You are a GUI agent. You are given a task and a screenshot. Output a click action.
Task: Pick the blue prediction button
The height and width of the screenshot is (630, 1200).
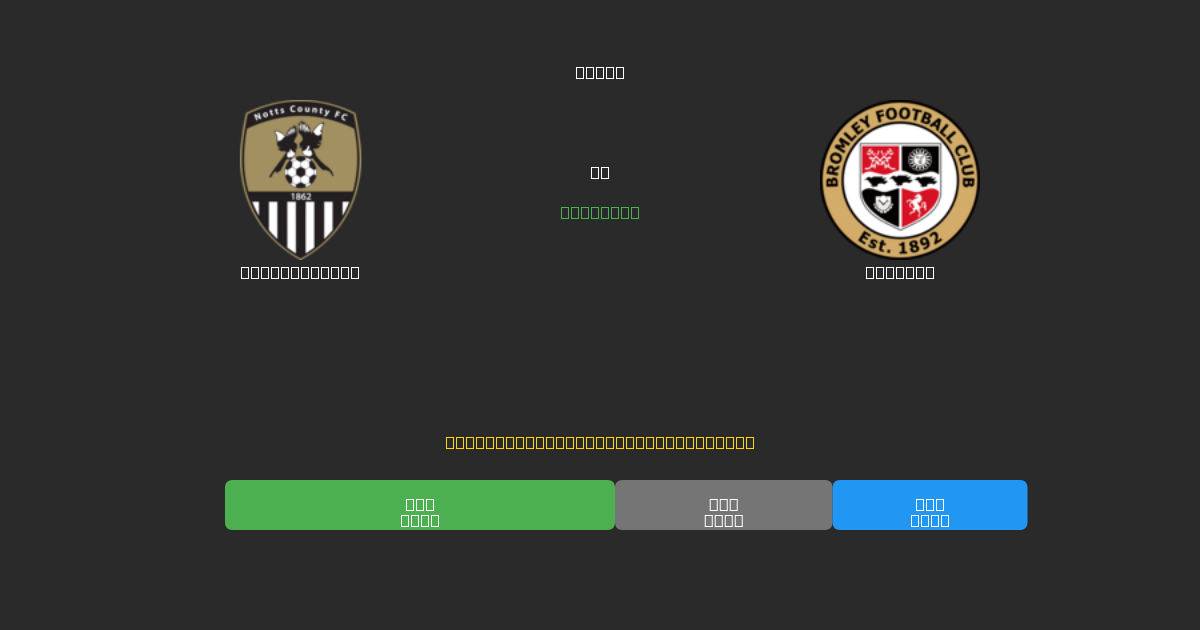pyautogui.click(x=929, y=505)
